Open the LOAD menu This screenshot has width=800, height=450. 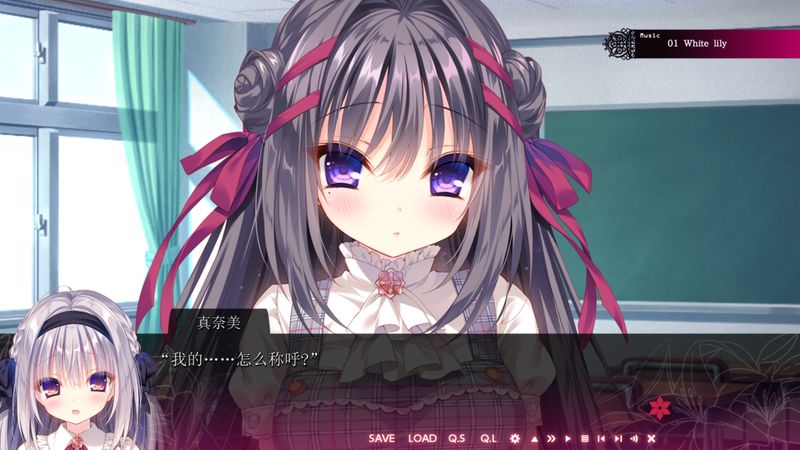pos(423,438)
